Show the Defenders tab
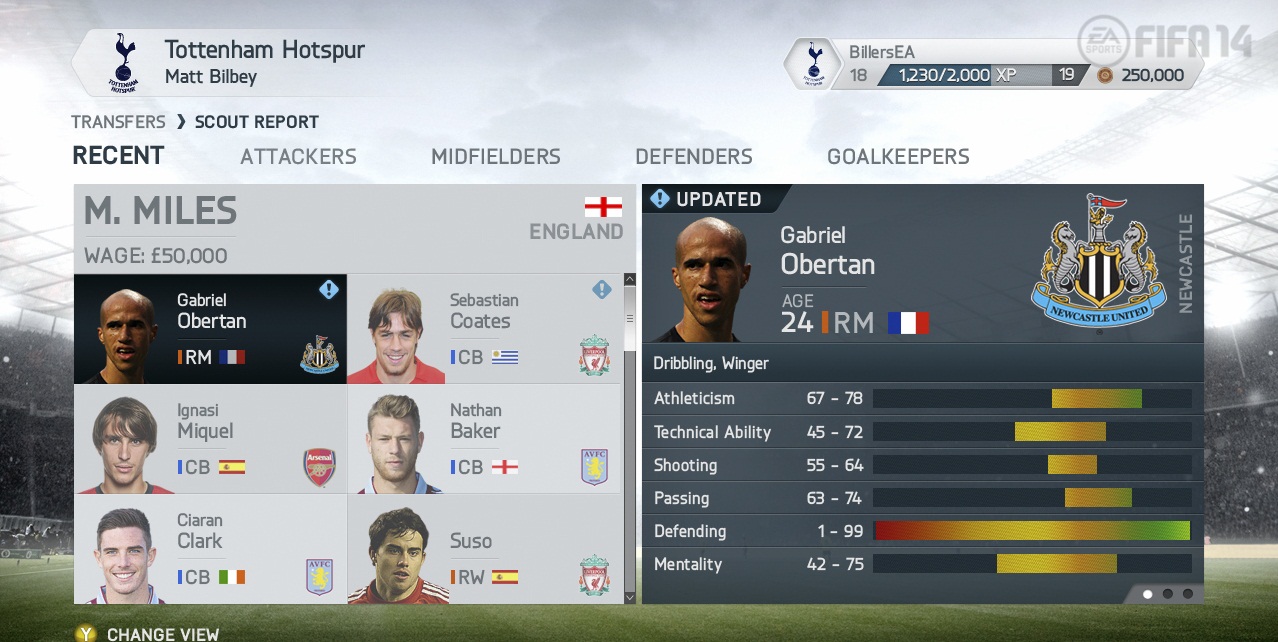 tap(693, 156)
